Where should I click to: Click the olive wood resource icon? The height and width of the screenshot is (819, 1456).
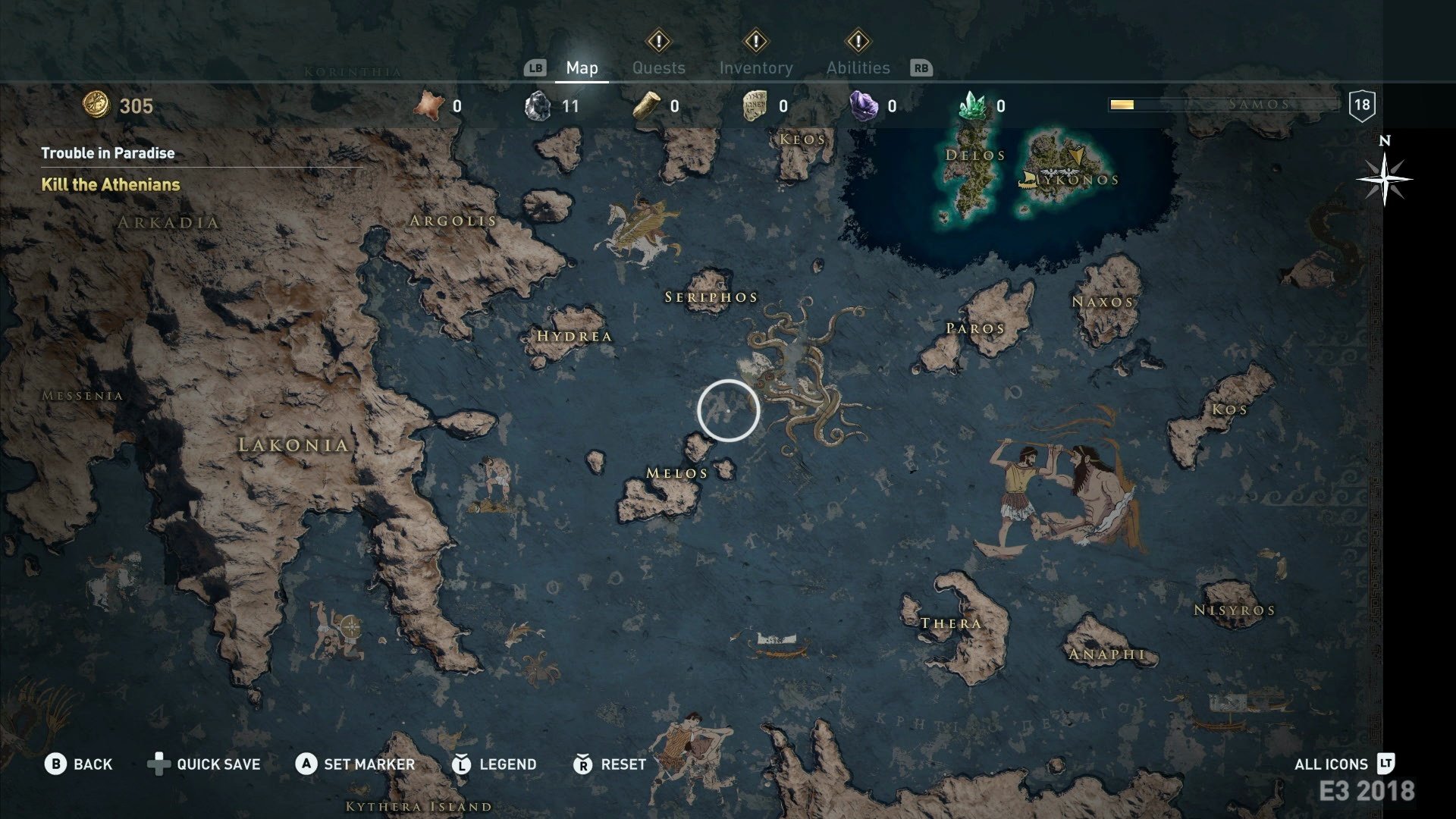pyautogui.click(x=646, y=107)
